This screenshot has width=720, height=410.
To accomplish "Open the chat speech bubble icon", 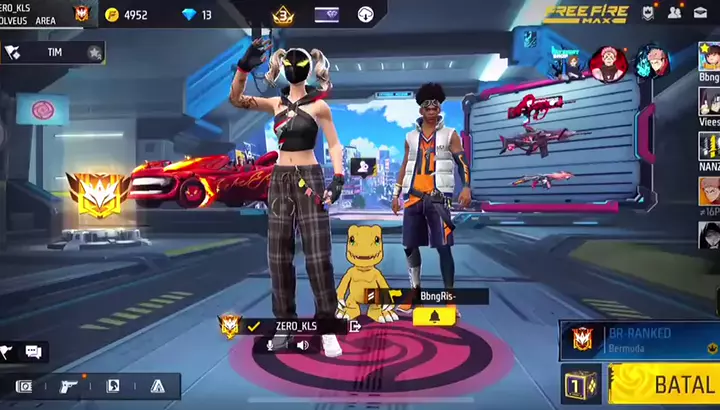I will (x=33, y=352).
